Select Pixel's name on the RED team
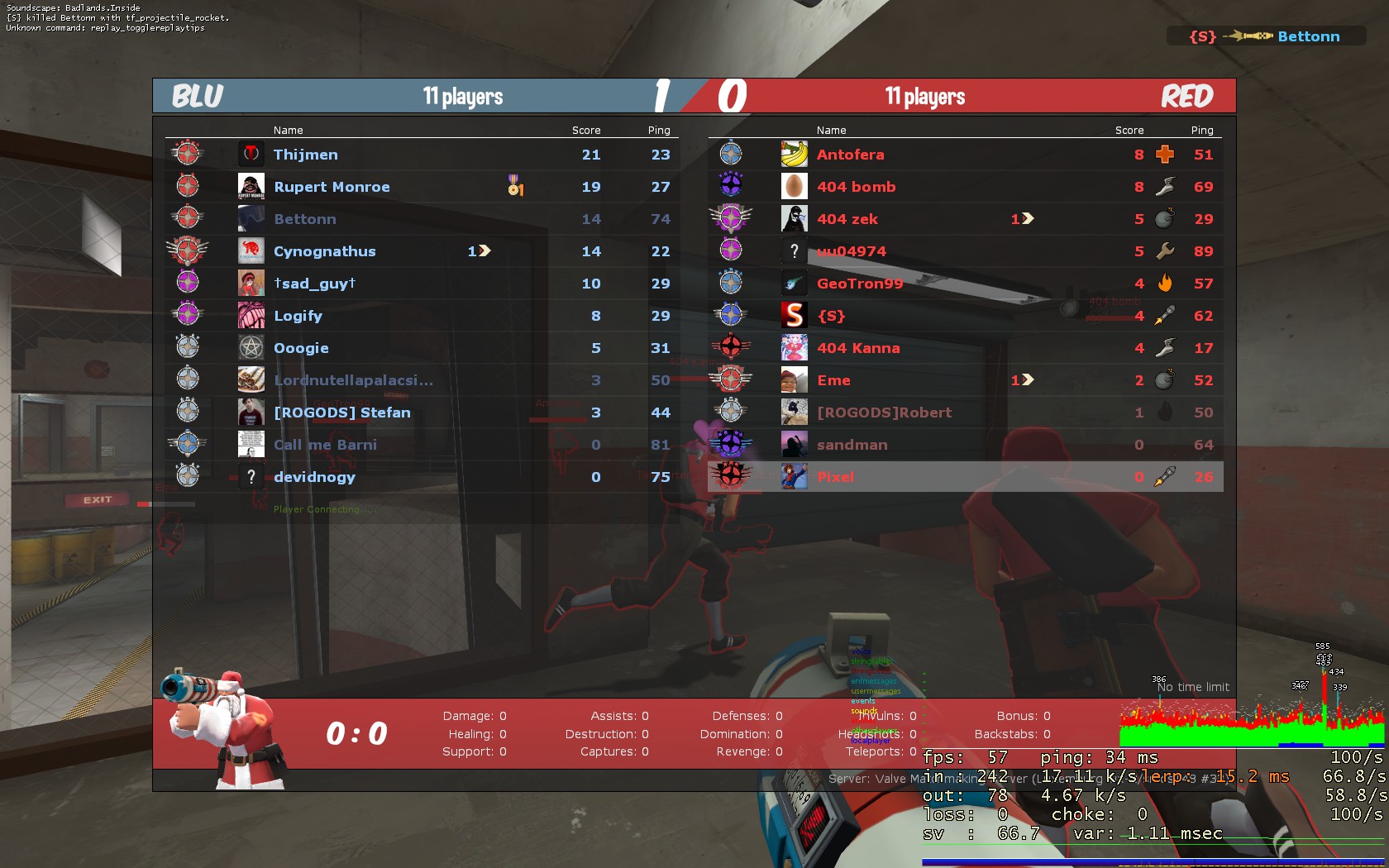The height and width of the screenshot is (868, 1389). pos(836,476)
